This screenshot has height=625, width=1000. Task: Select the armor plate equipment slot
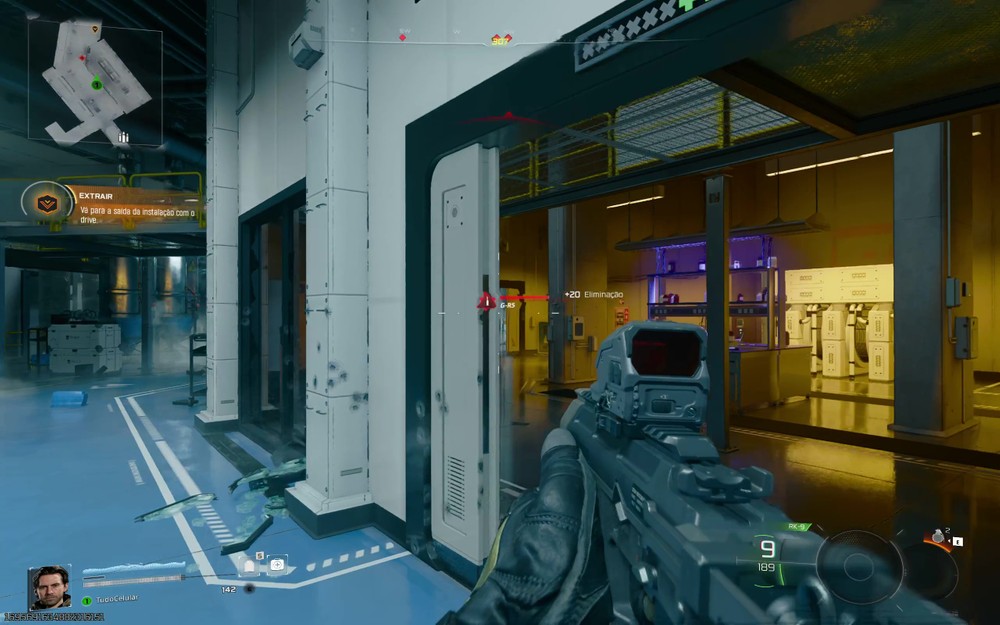(x=250, y=566)
